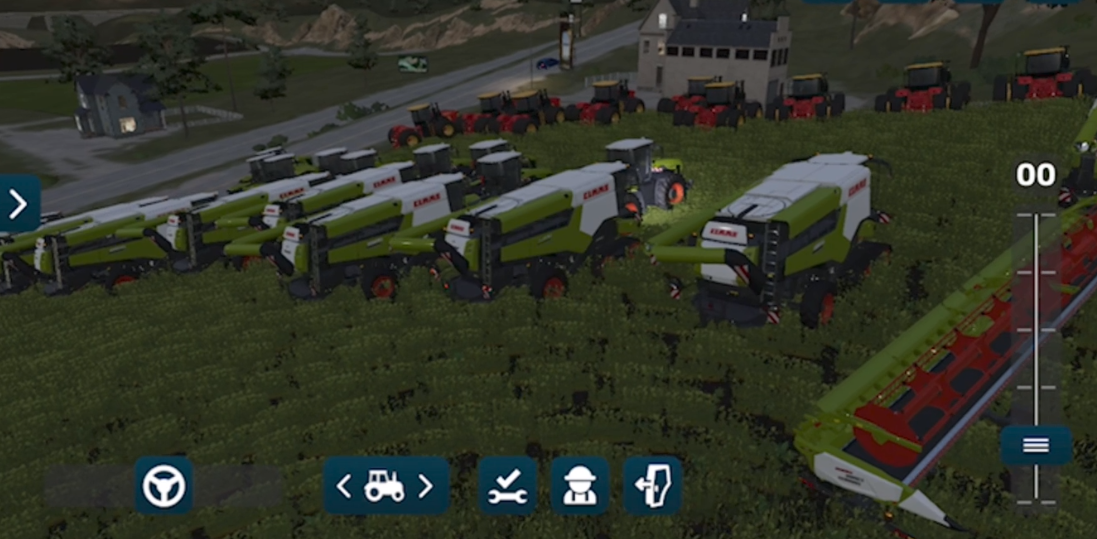
Task: Exit the vehicle using the door icon
Action: (653, 486)
